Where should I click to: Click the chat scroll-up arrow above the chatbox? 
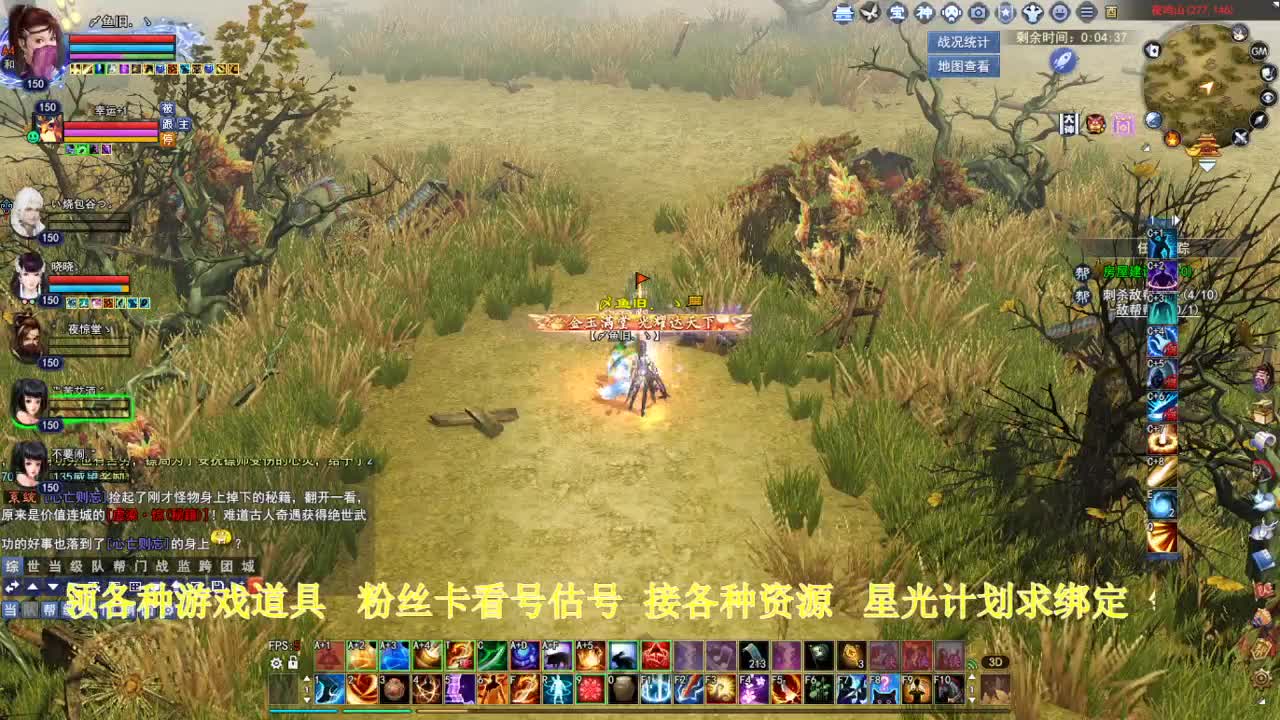(35, 585)
